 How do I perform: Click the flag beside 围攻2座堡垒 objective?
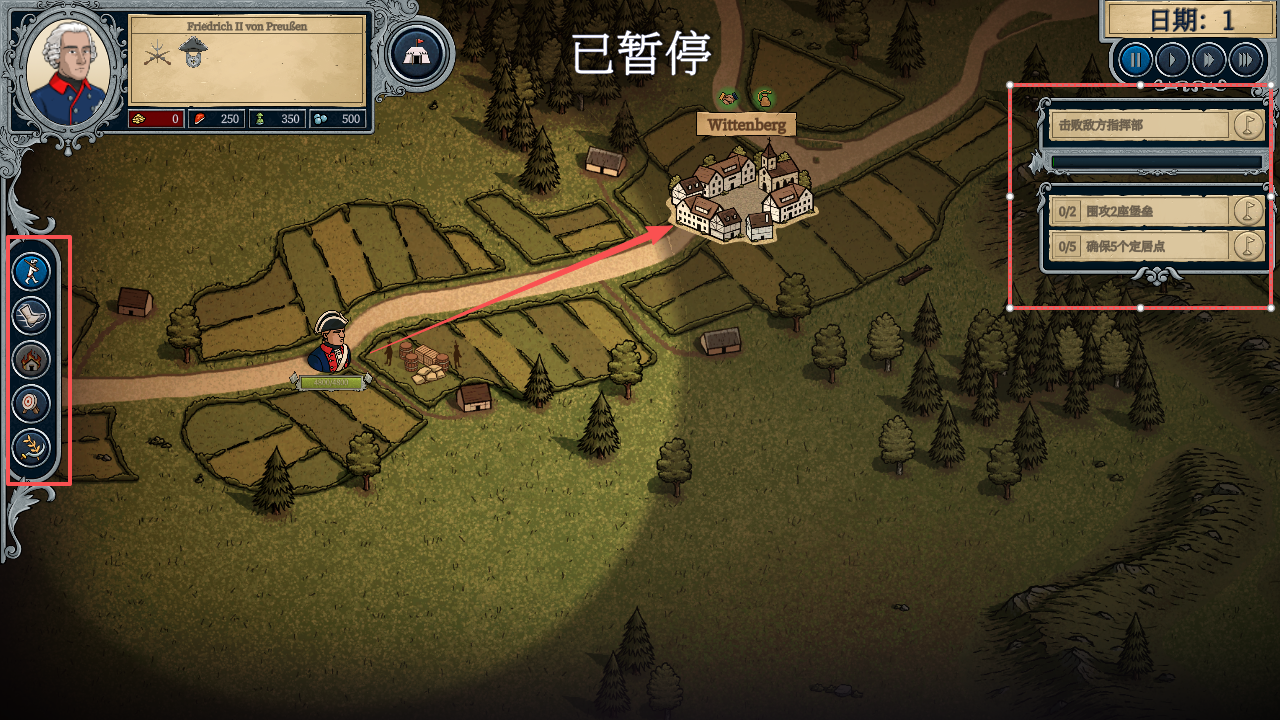[1246, 211]
